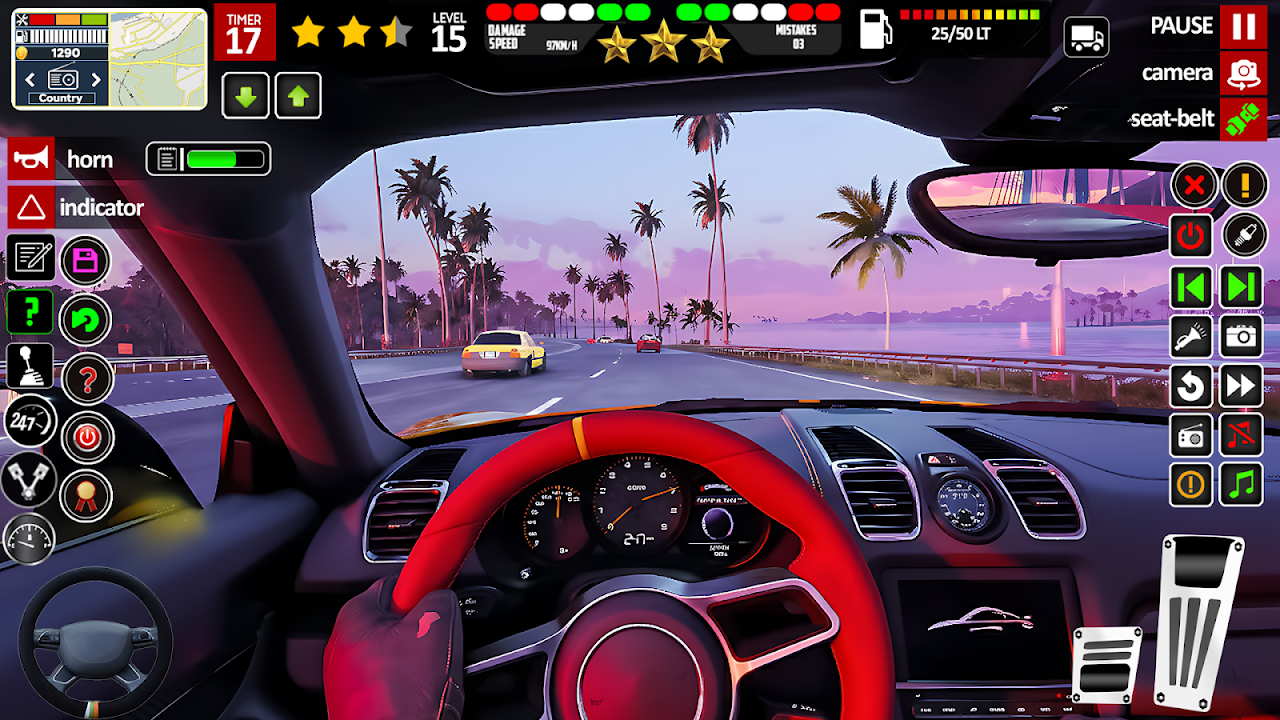The width and height of the screenshot is (1280, 720).
Task: Click the green down arrow button
Action: click(x=245, y=96)
